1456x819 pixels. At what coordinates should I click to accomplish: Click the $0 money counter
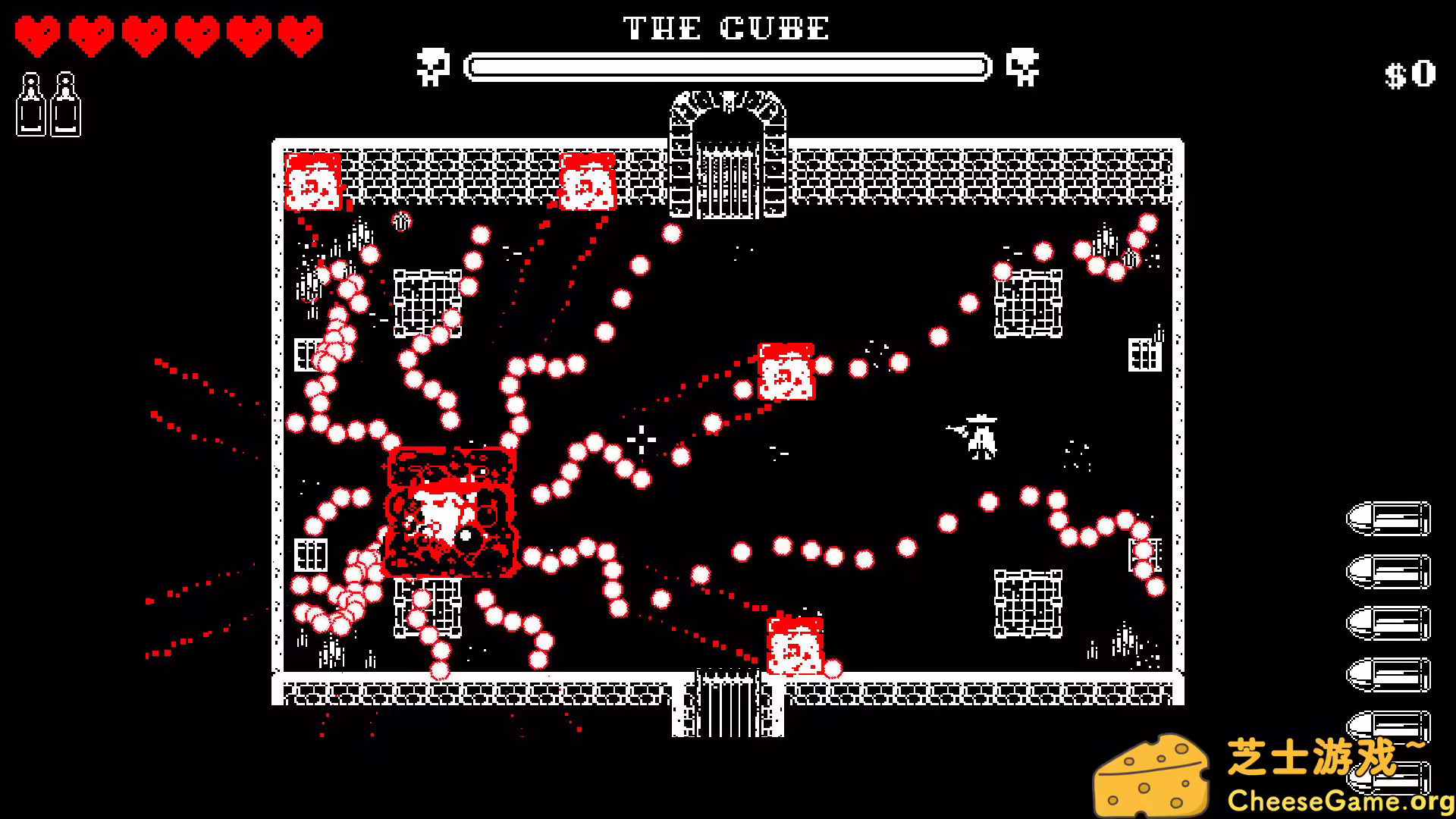click(1410, 72)
